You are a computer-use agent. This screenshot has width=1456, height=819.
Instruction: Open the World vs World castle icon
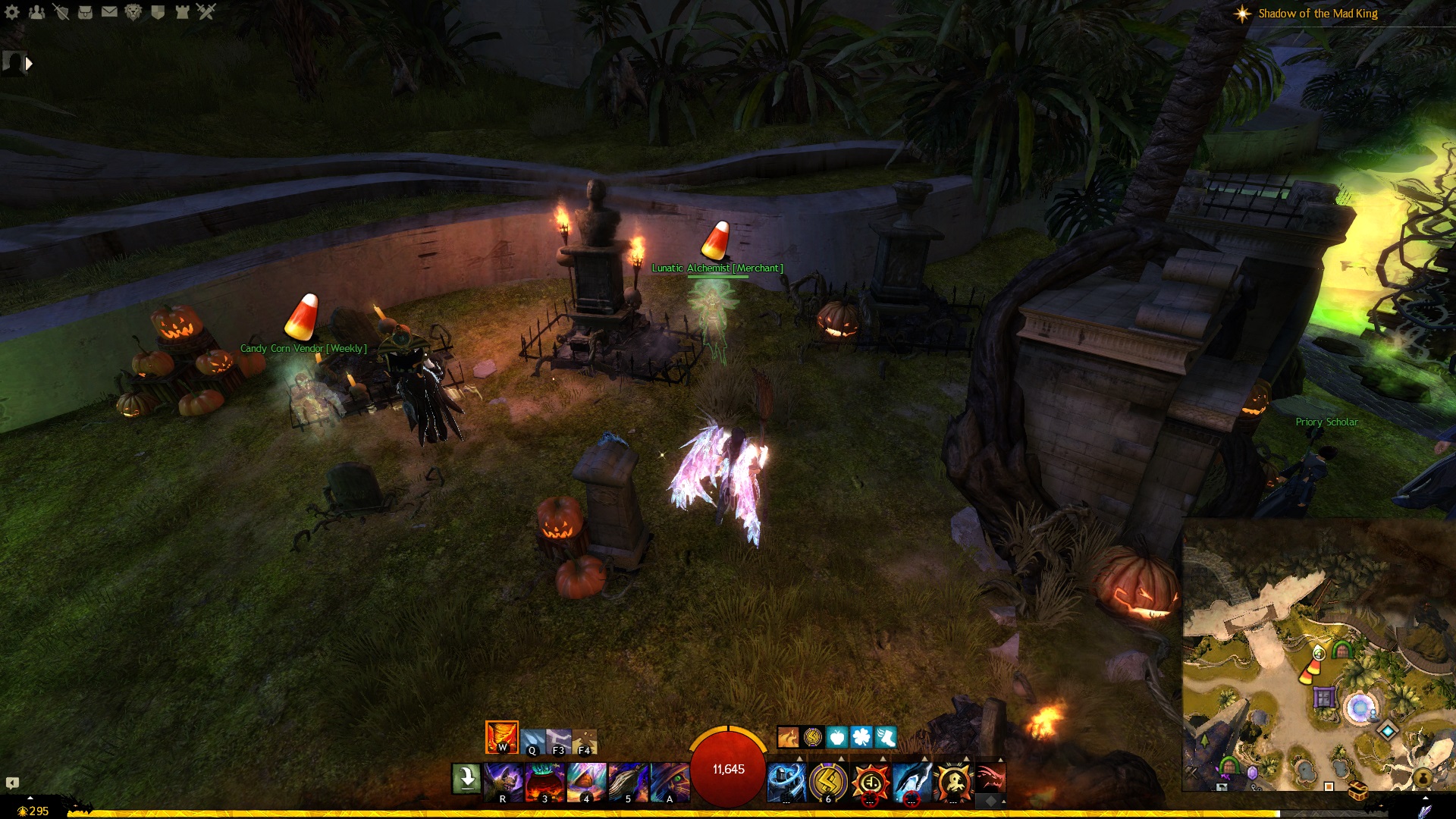point(182,11)
